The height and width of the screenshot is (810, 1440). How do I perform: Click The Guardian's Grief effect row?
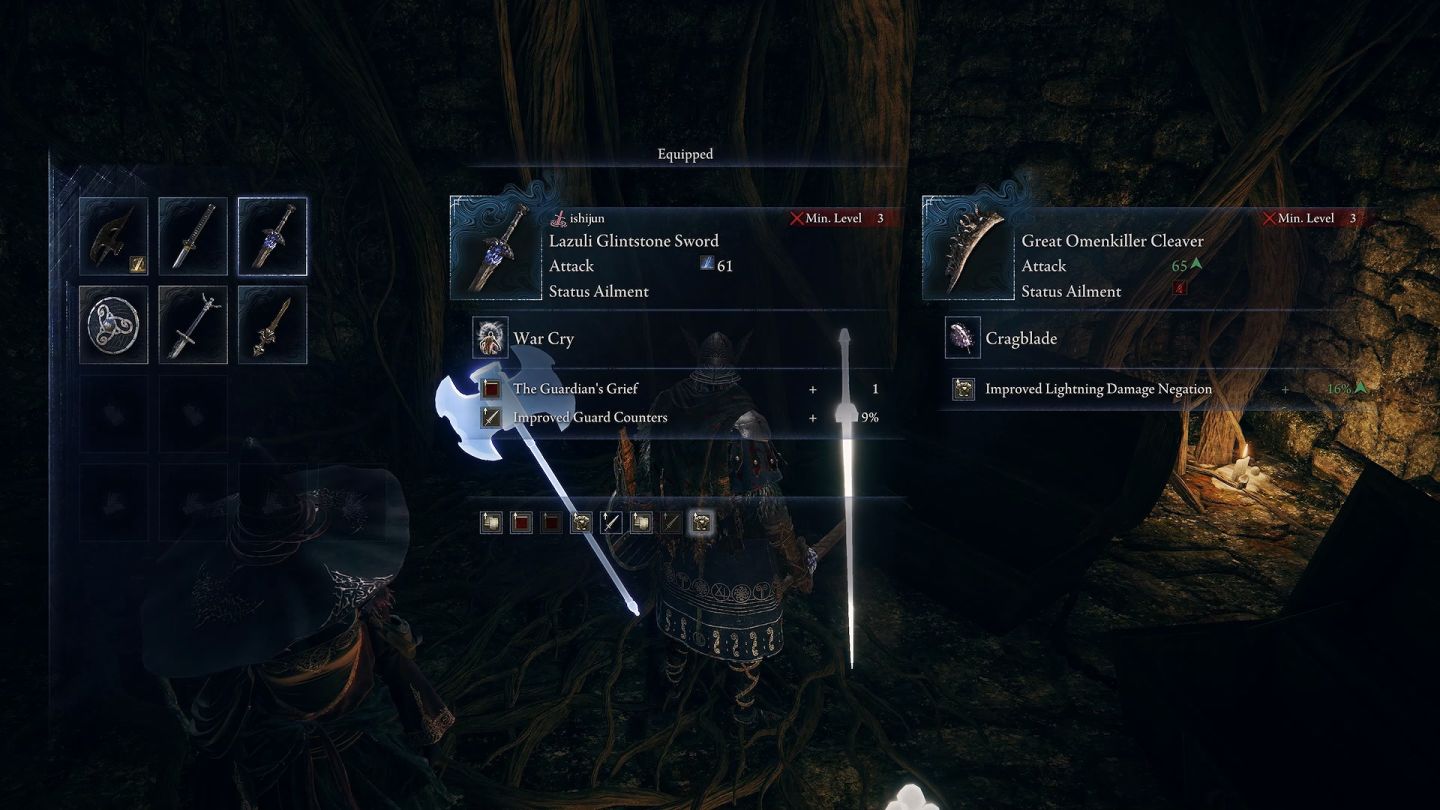point(680,389)
